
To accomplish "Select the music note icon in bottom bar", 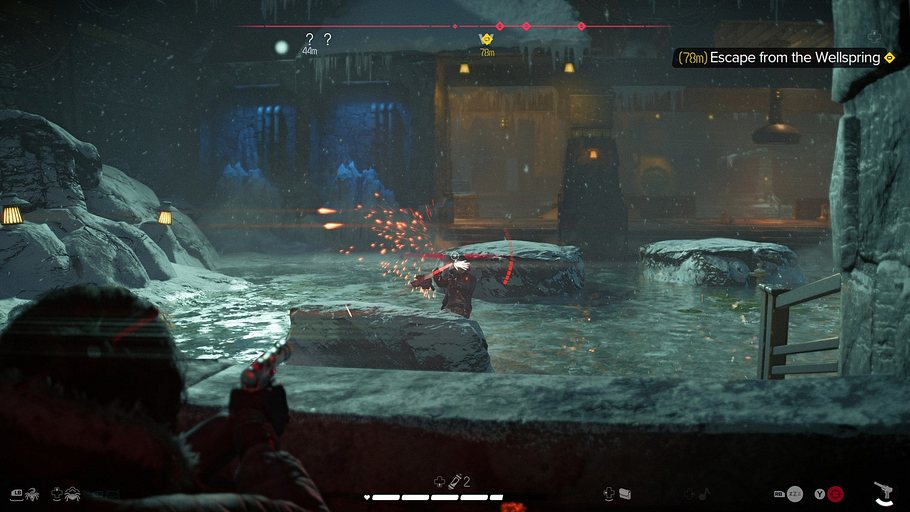I will tap(703, 493).
